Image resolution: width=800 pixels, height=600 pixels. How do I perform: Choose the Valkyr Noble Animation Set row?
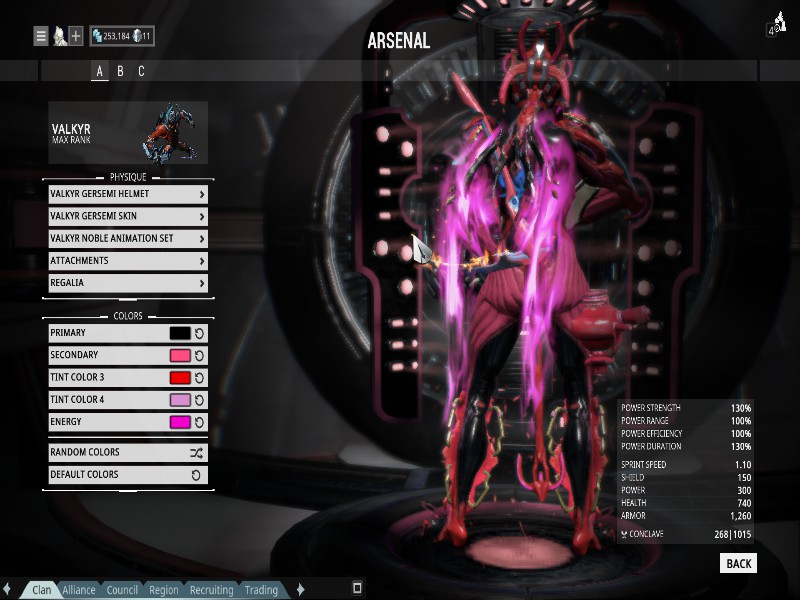click(x=127, y=238)
